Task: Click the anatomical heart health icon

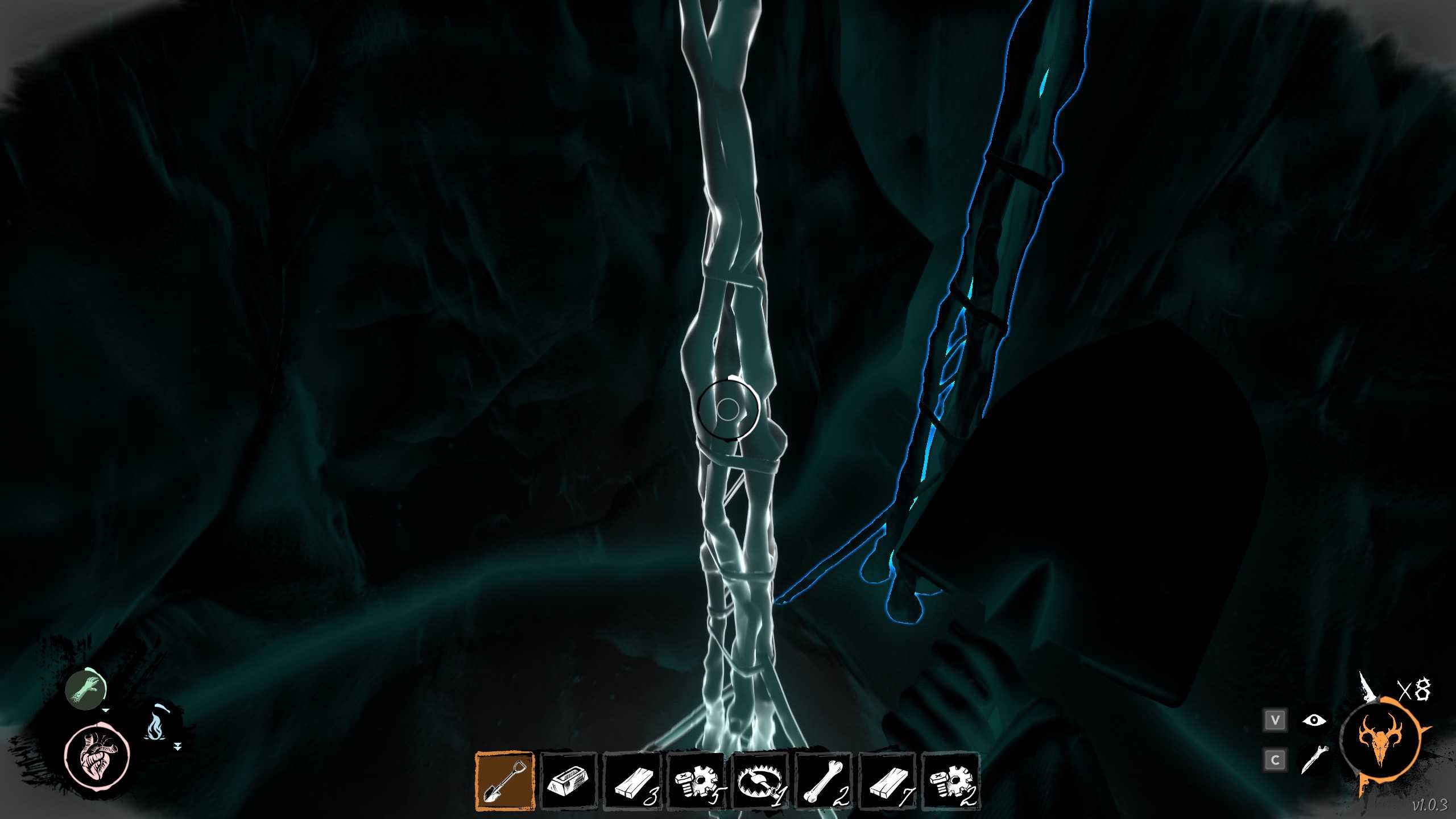Action: [97, 756]
